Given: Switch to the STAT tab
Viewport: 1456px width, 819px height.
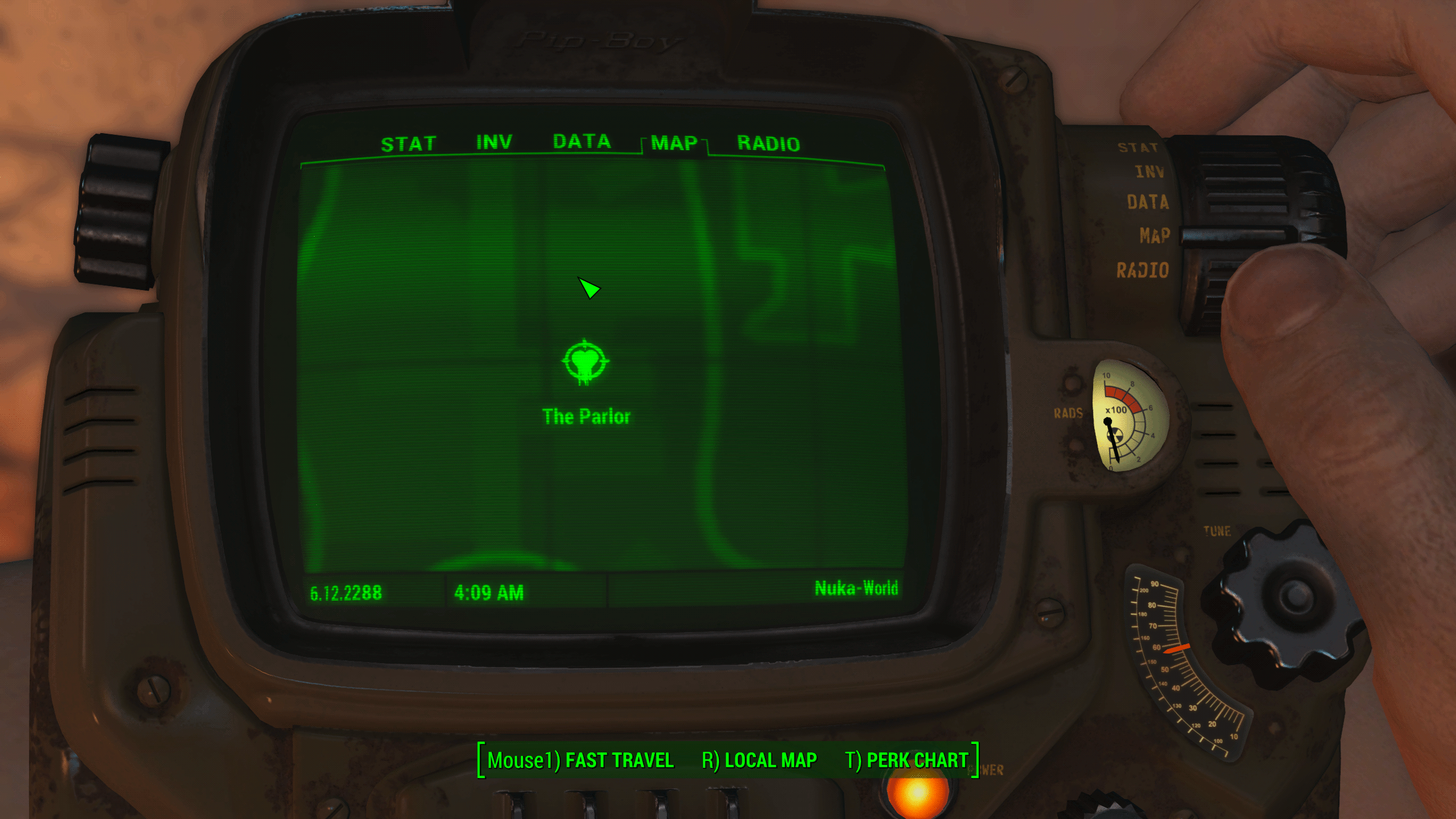Looking at the screenshot, I should pos(408,144).
